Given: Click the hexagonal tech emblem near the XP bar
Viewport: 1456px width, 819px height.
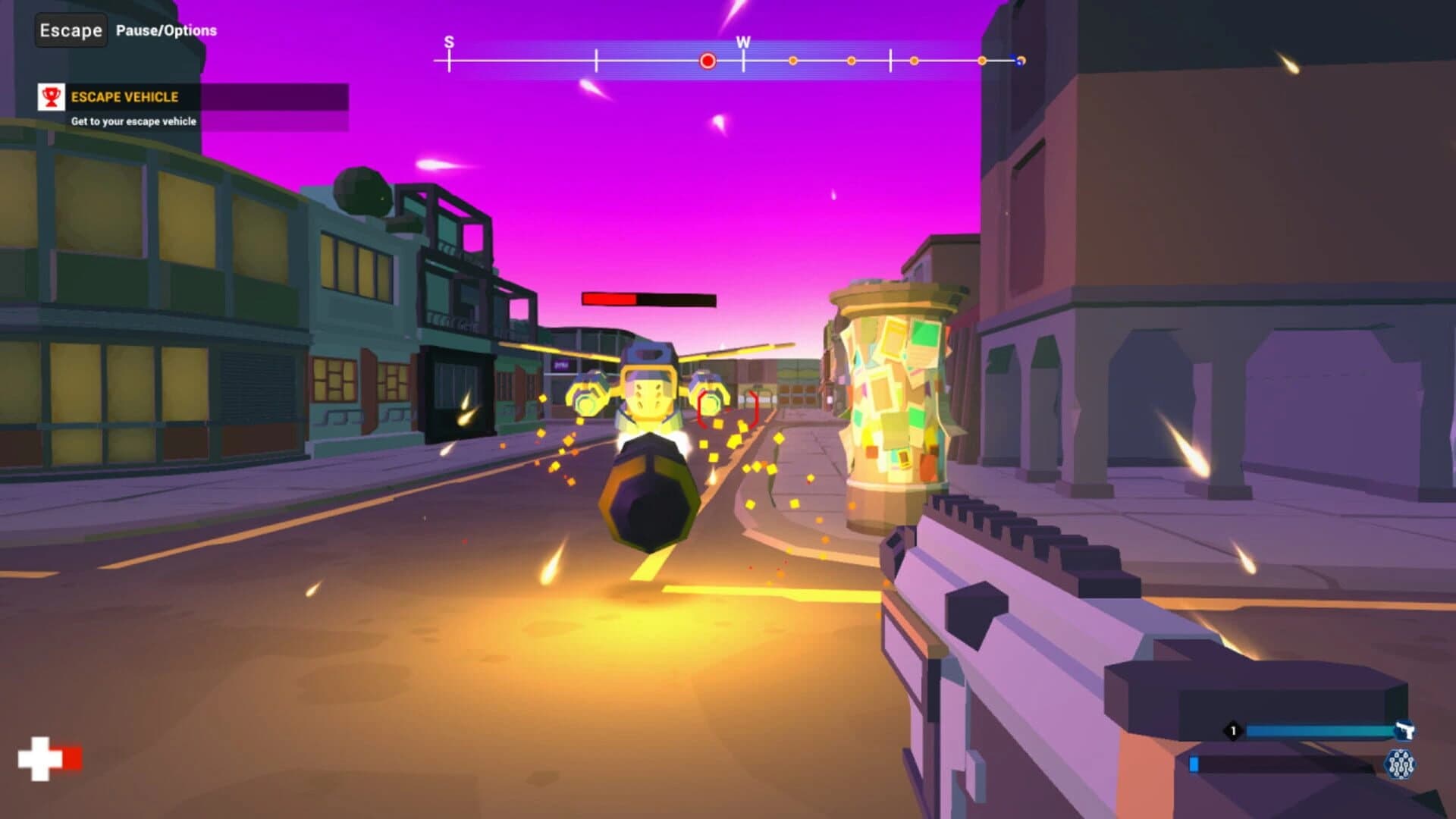Looking at the screenshot, I should point(1398,764).
